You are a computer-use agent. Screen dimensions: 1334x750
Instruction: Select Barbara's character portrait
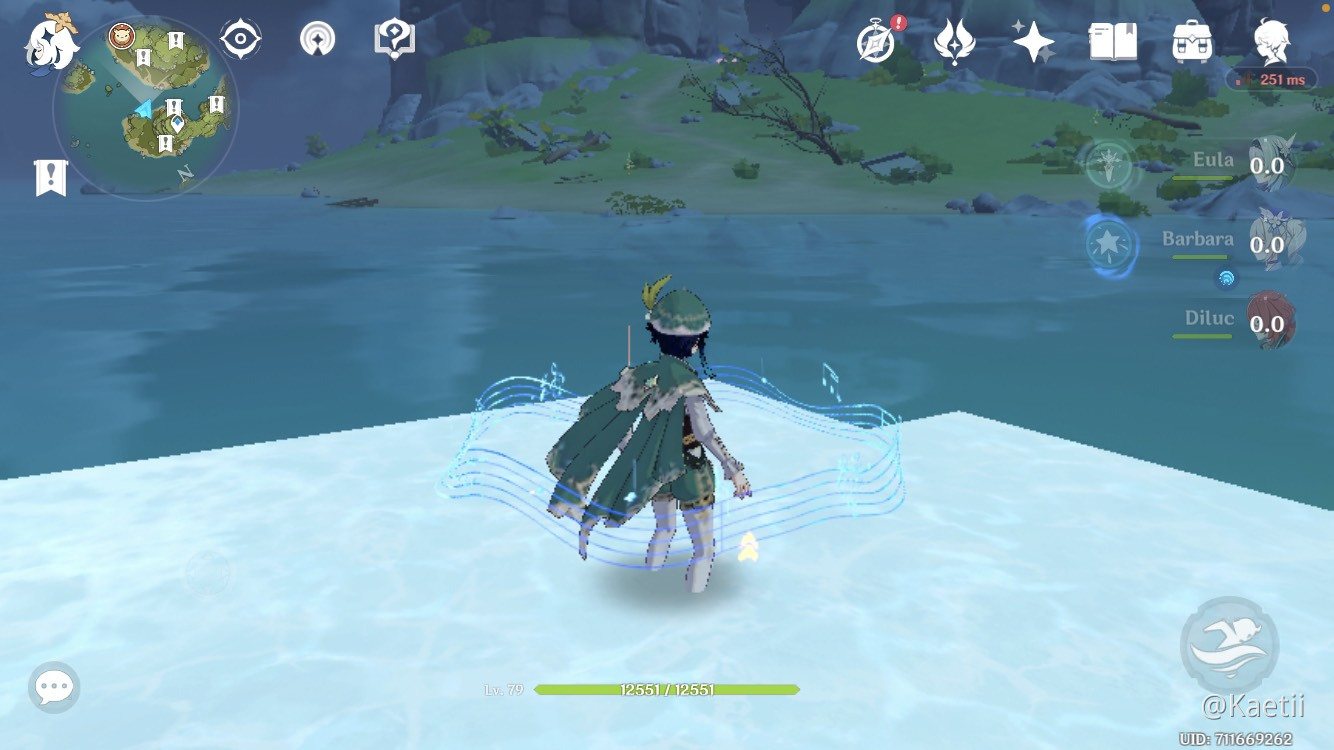point(1280,240)
